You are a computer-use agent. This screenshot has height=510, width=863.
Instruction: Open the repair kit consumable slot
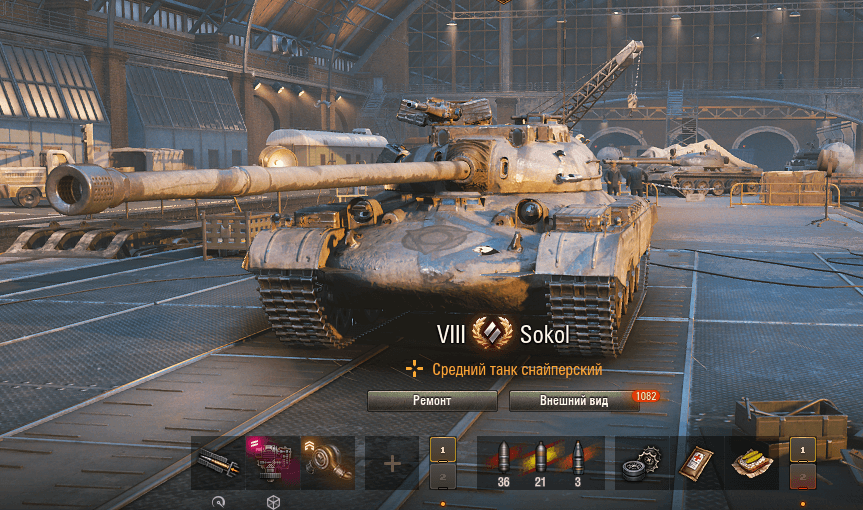point(642,463)
